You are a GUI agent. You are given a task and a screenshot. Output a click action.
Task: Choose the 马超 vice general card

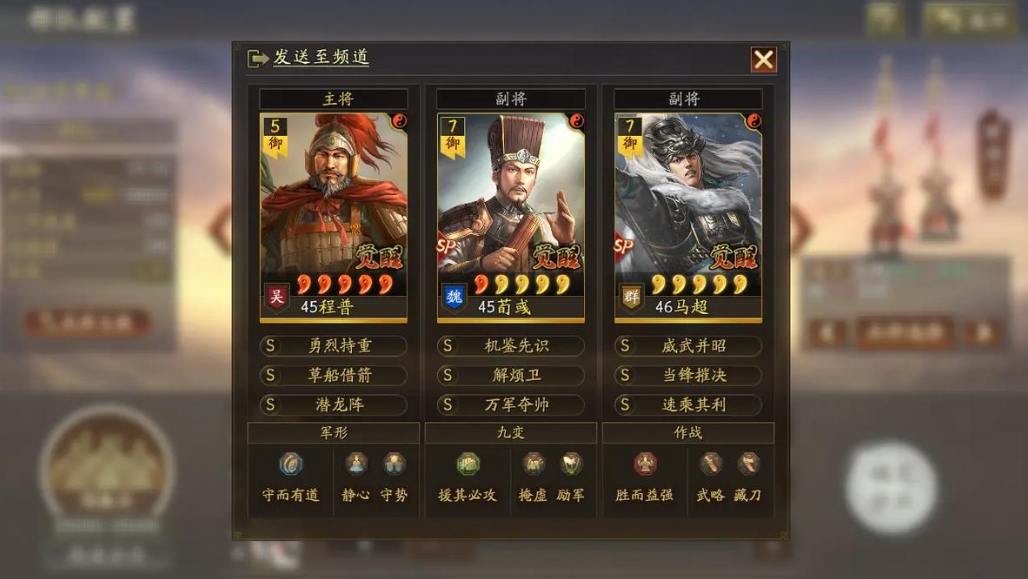coord(688,215)
